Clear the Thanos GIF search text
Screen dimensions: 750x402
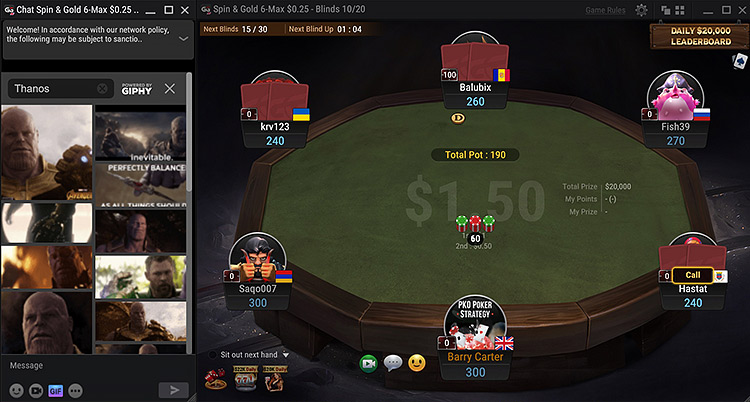pos(103,89)
